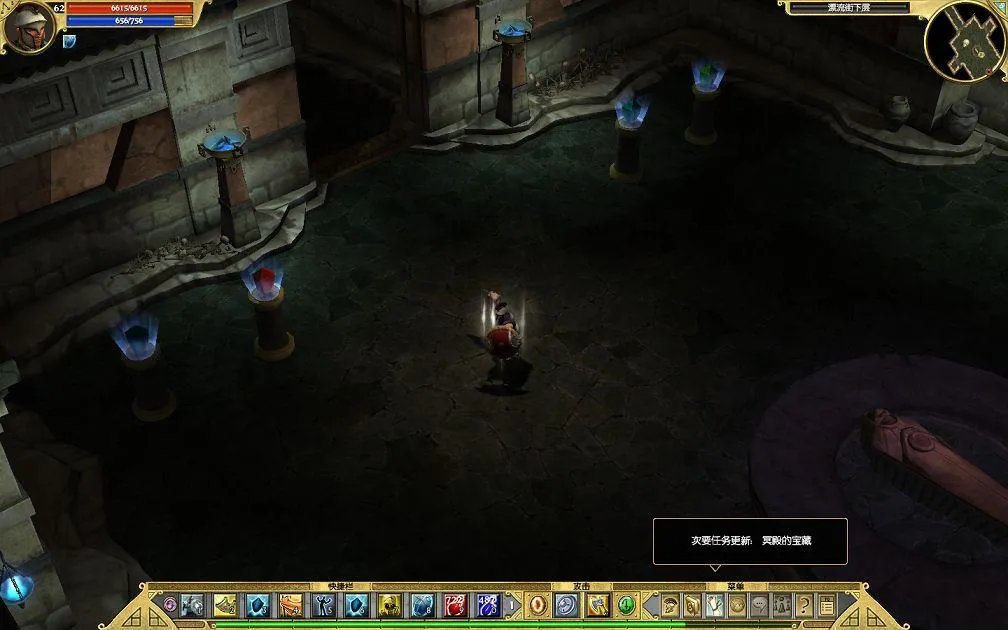This screenshot has height=630, width=1008.
Task: Use the blue mana potion slot
Action: tap(488, 605)
